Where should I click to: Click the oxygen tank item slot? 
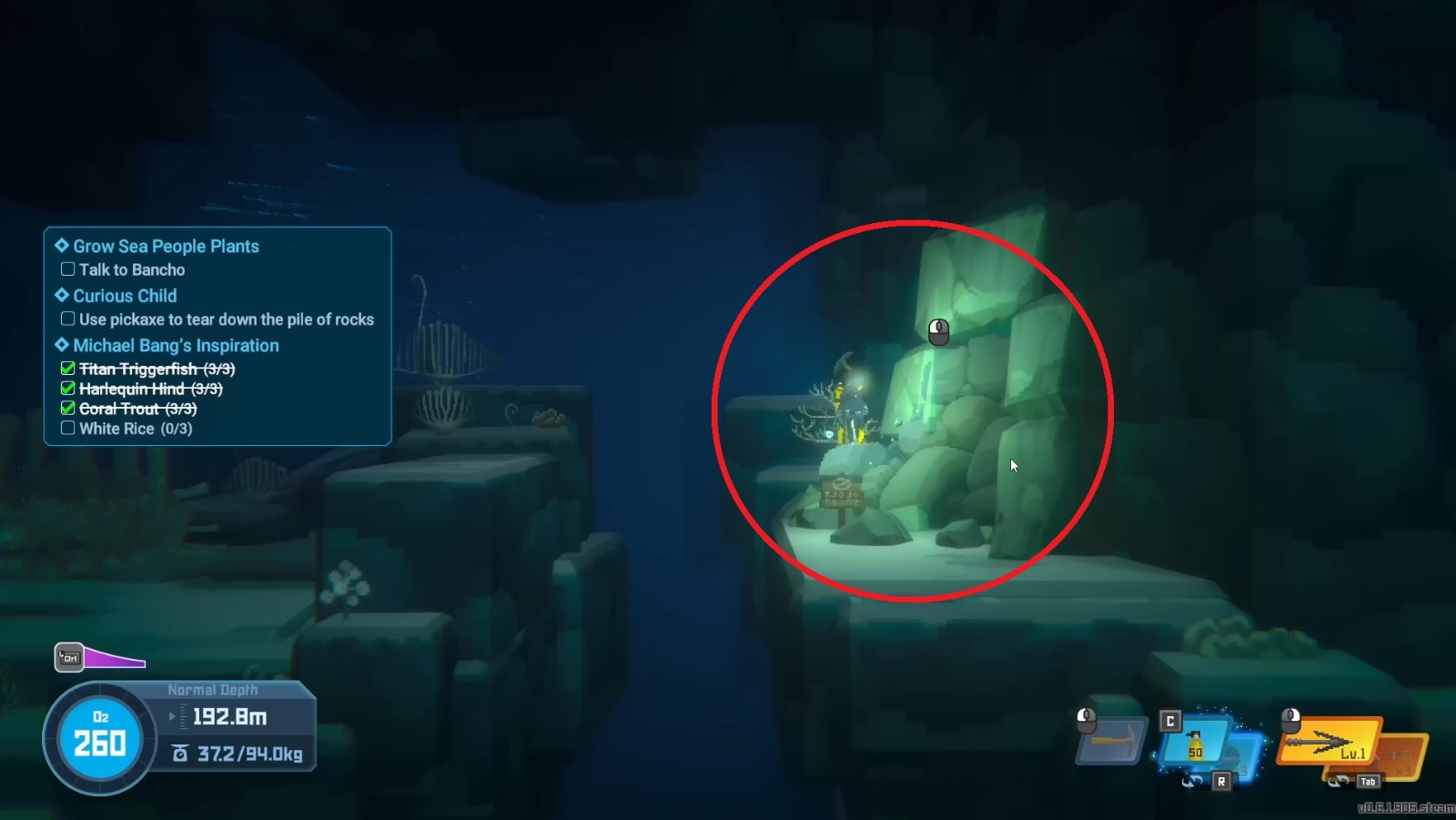tap(1197, 742)
